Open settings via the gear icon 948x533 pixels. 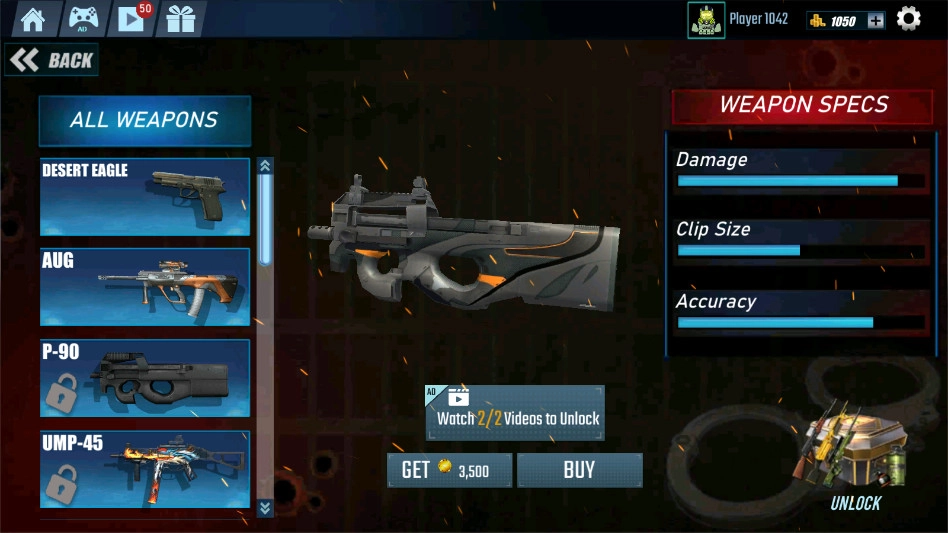[908, 19]
